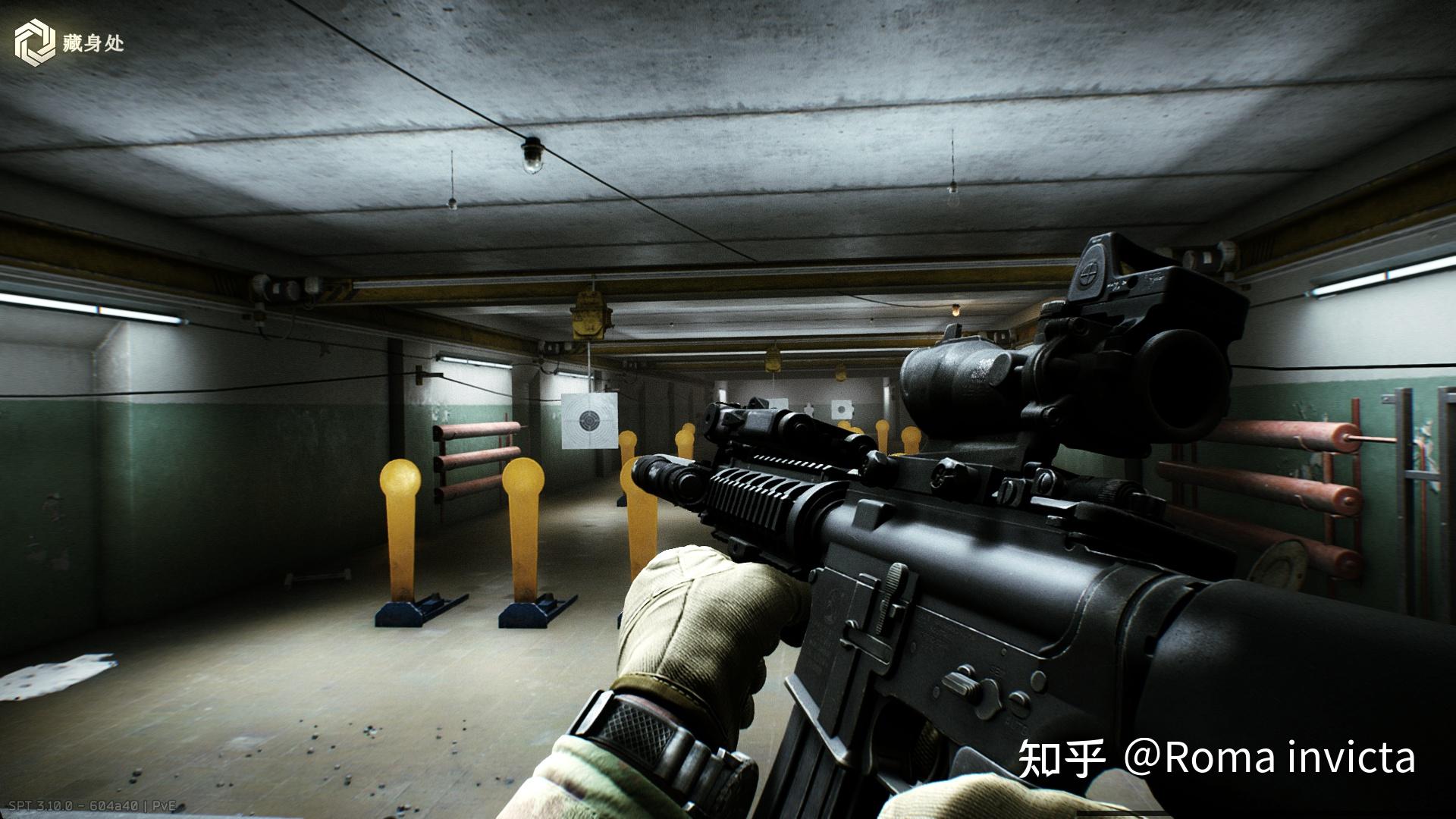Click the Hideout (藏身处) logo icon
The height and width of the screenshot is (819, 1456).
click(x=35, y=42)
